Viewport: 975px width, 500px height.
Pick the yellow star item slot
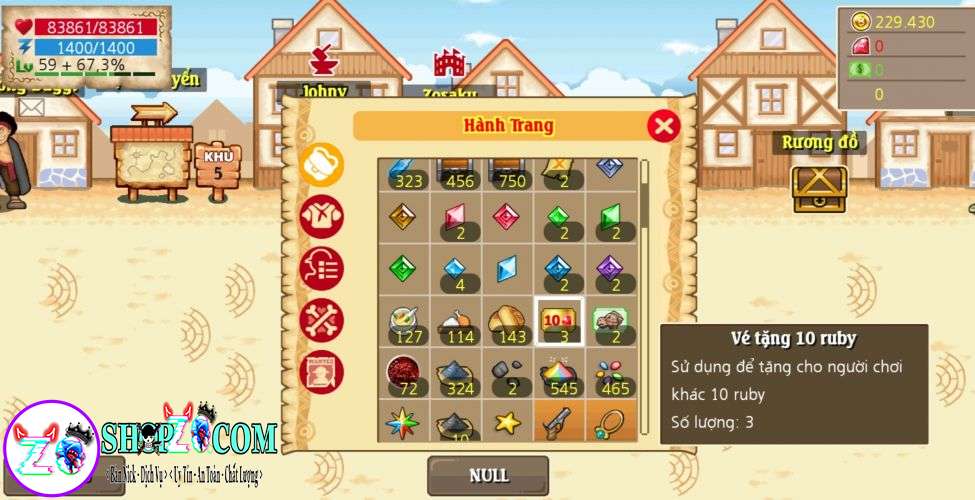(x=507, y=421)
